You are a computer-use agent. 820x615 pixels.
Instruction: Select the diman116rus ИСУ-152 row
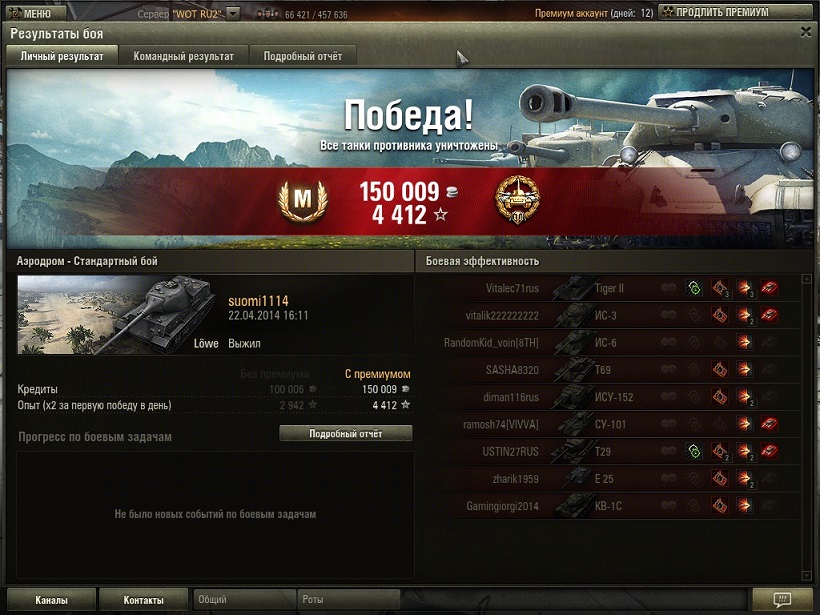610,397
